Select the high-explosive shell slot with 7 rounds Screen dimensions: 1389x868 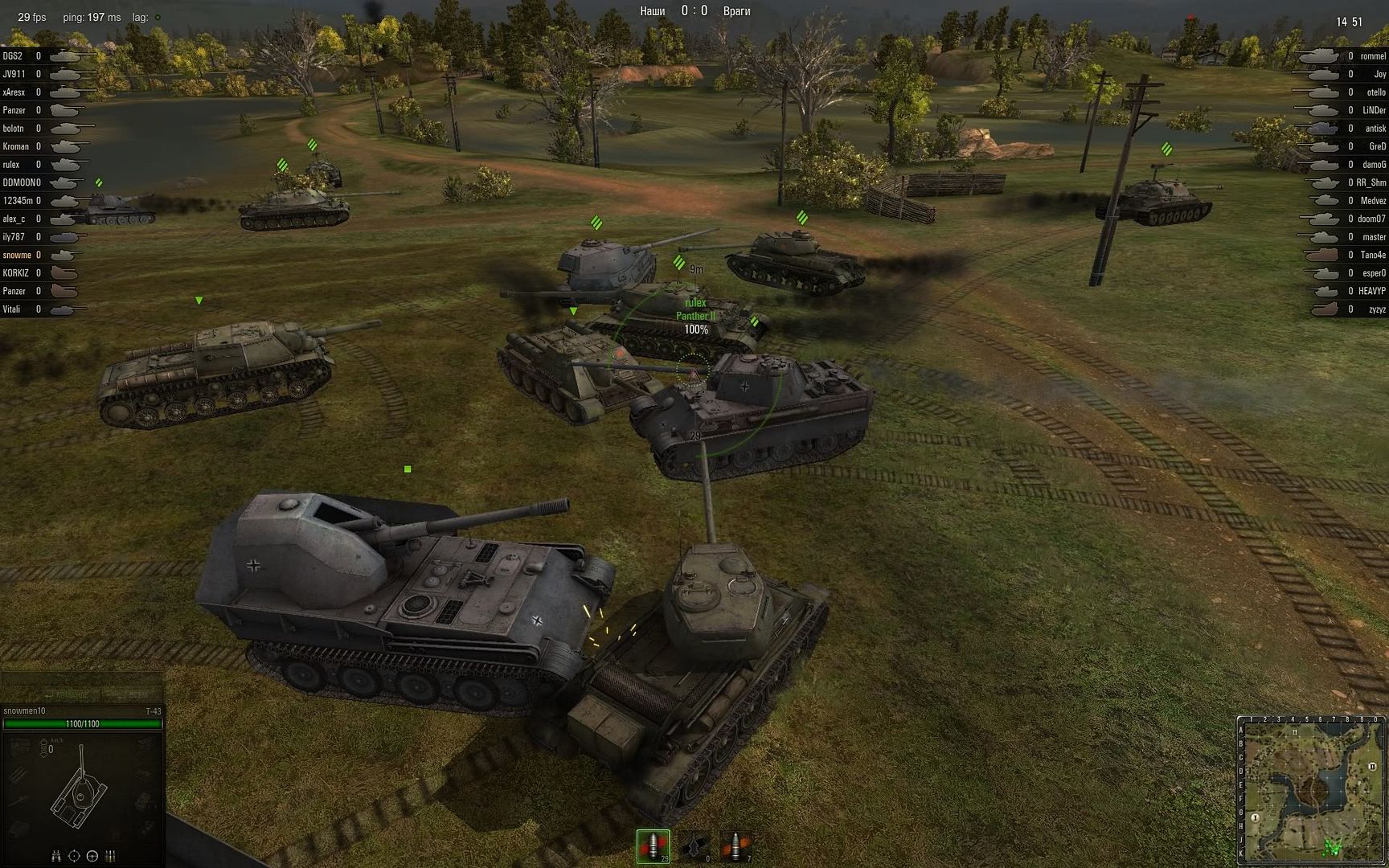[735, 845]
